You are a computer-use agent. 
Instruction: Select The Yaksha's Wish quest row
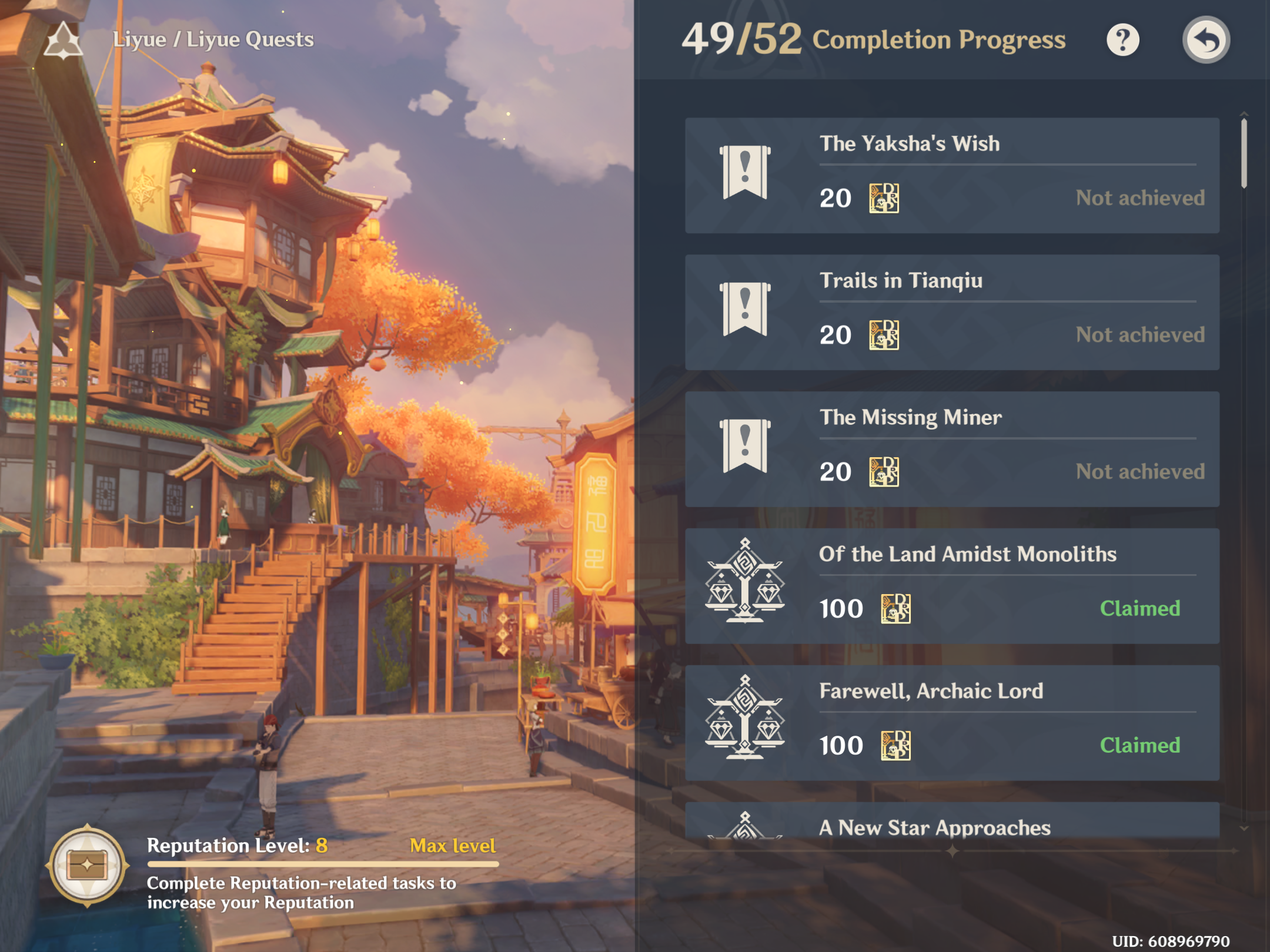coord(951,175)
